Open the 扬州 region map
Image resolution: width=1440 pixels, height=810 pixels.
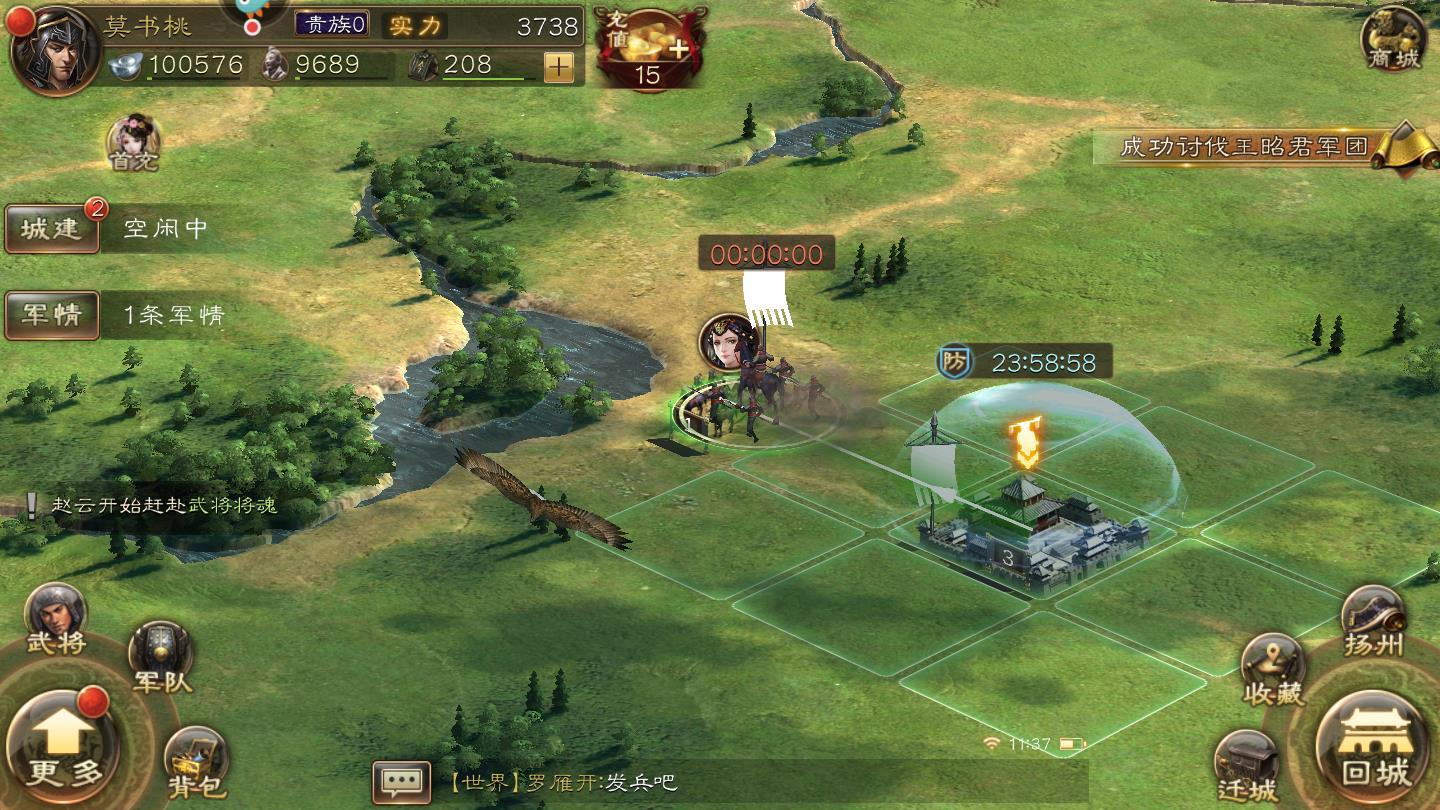point(1373,622)
